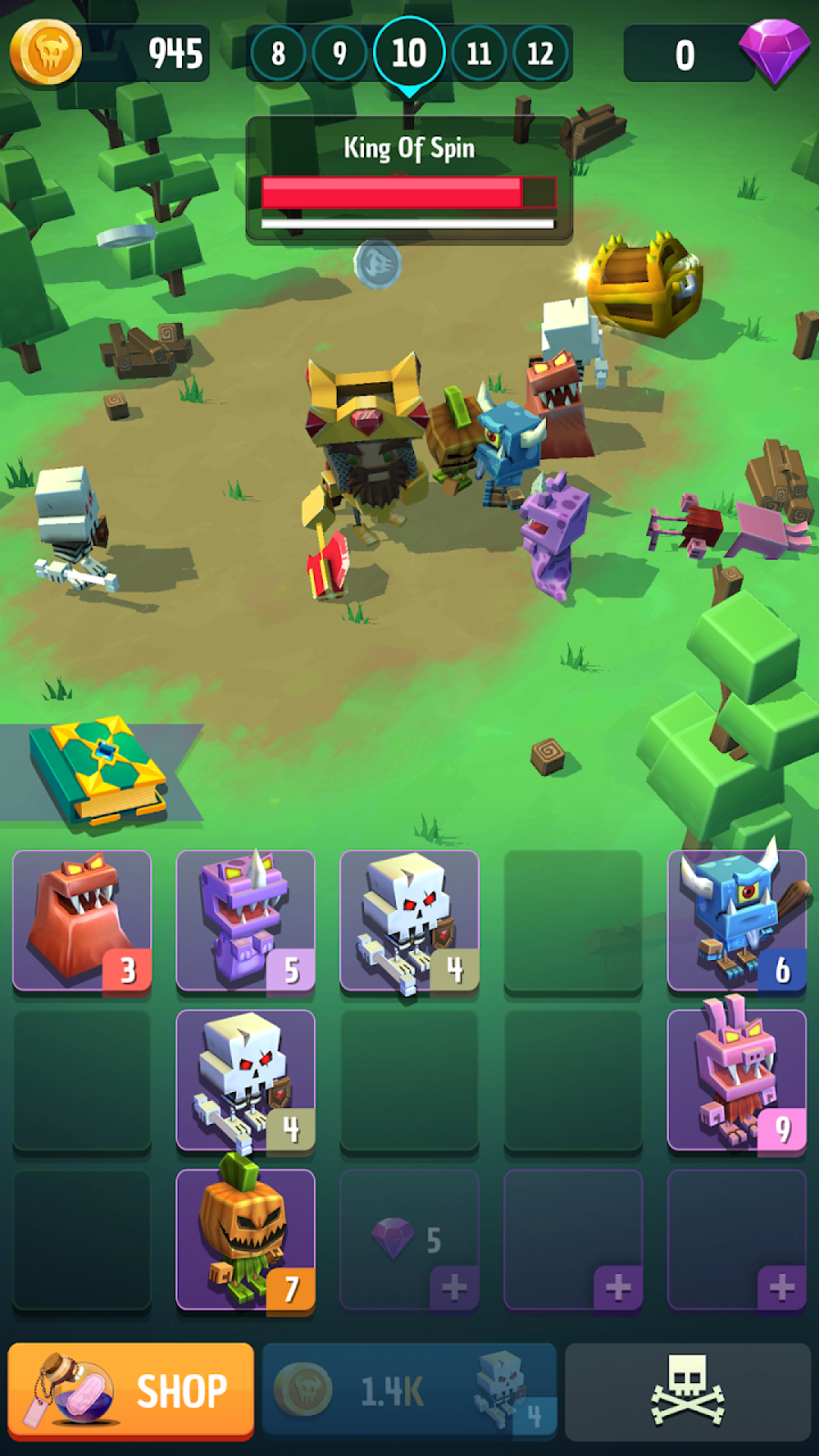The width and height of the screenshot is (819, 1456).
Task: Select the purple horned dragon level 5
Action: tap(245, 920)
